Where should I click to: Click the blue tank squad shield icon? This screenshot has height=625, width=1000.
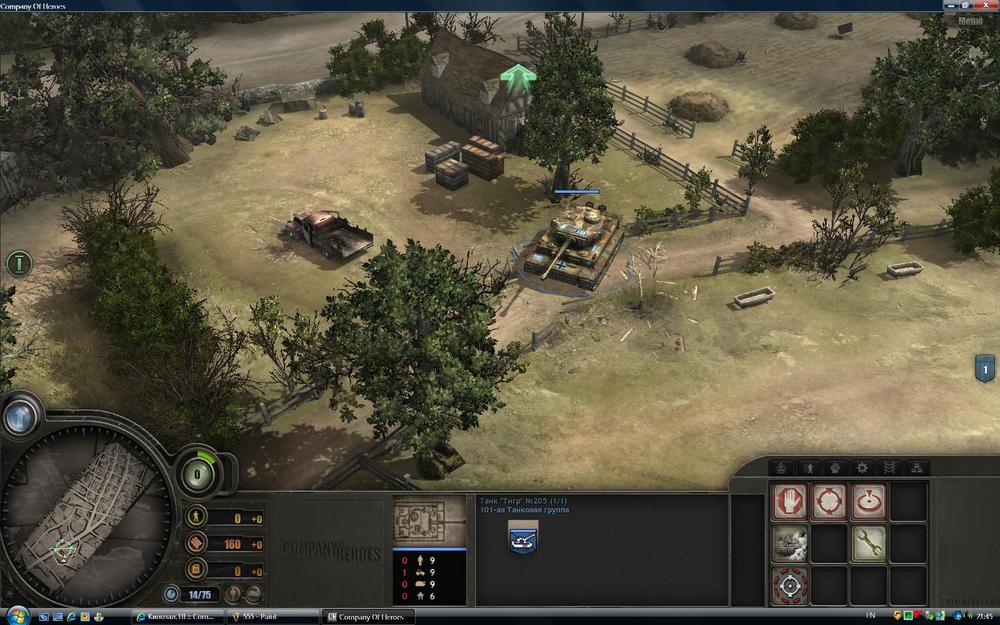(x=521, y=541)
